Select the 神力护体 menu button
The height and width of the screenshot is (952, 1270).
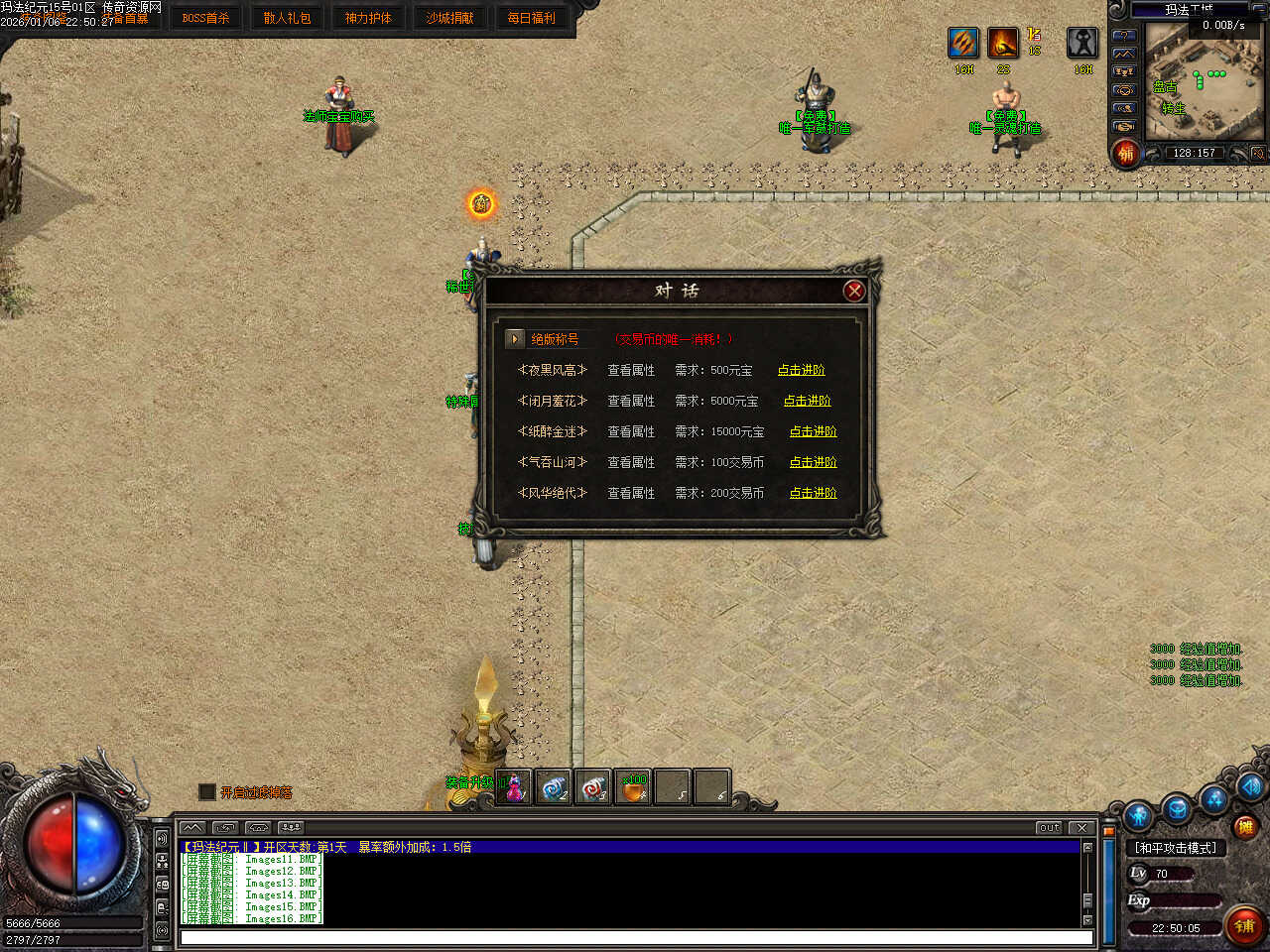368,18
